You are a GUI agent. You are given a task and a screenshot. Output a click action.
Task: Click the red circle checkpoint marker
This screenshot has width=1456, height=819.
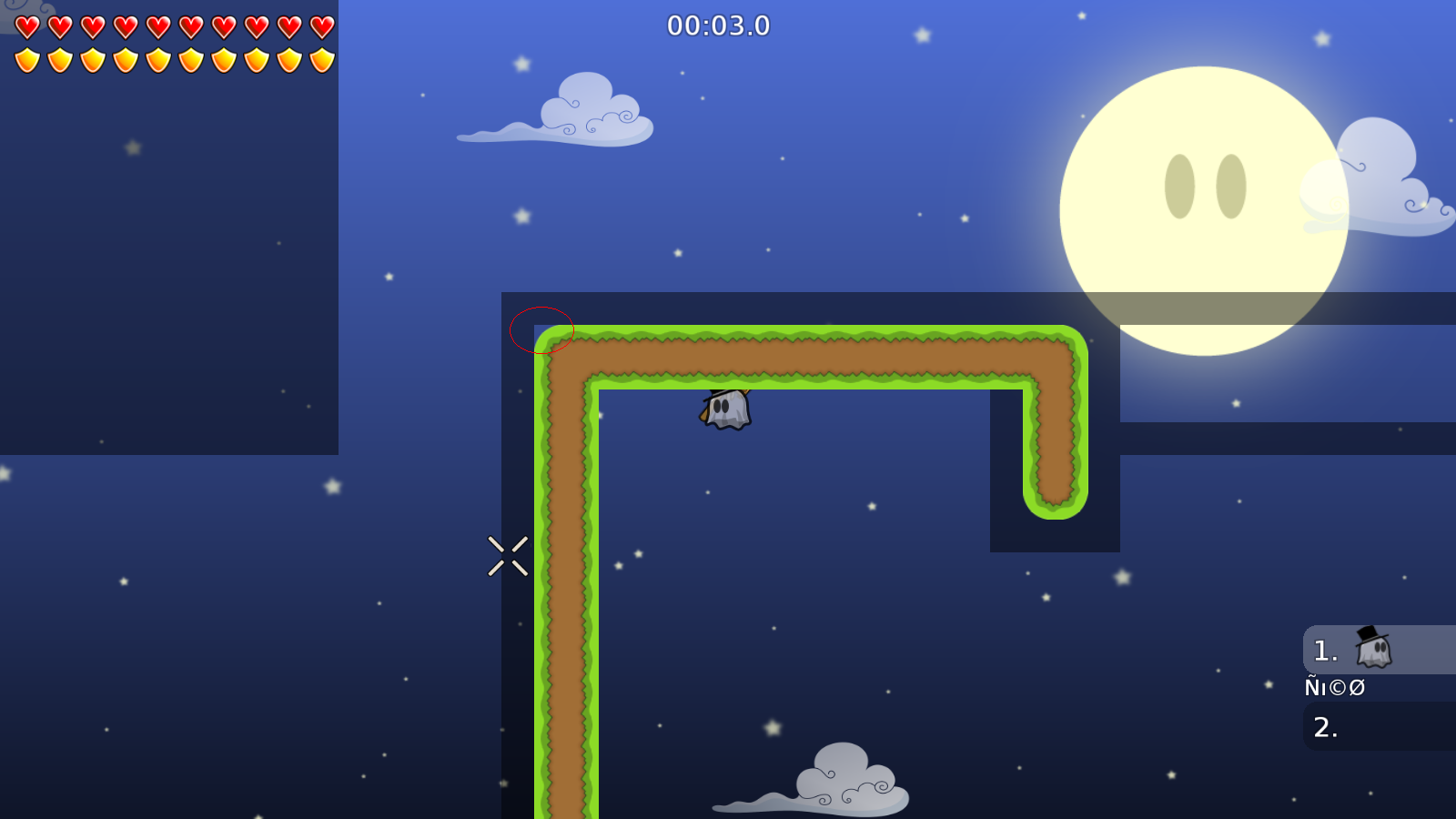(x=541, y=331)
